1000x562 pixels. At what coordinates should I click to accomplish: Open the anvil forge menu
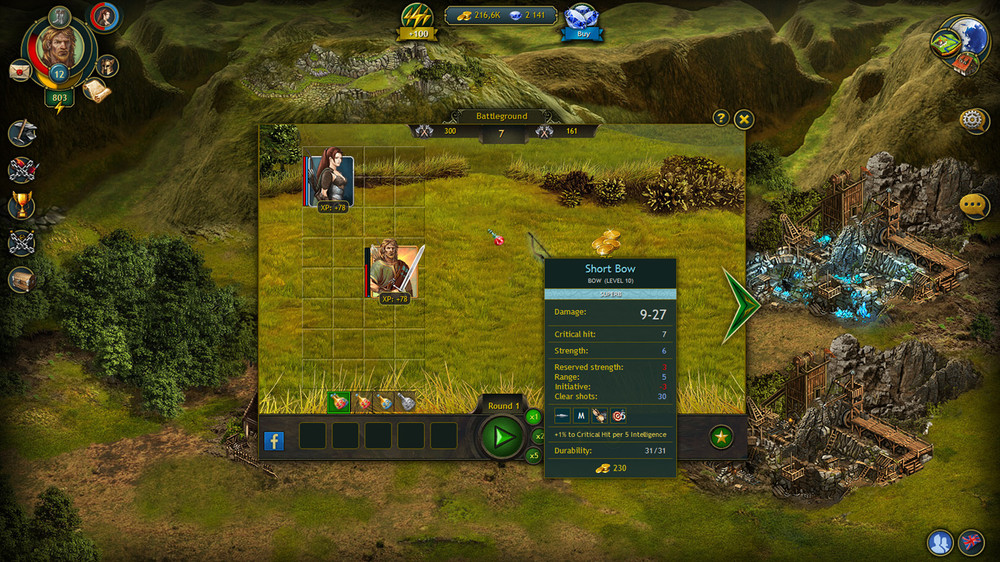(22, 133)
